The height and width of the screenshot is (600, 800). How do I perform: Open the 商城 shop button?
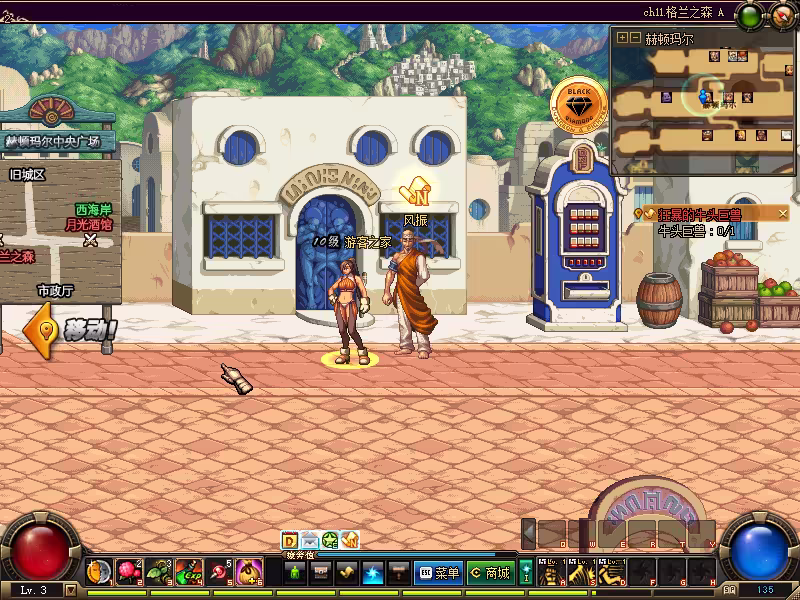490,573
